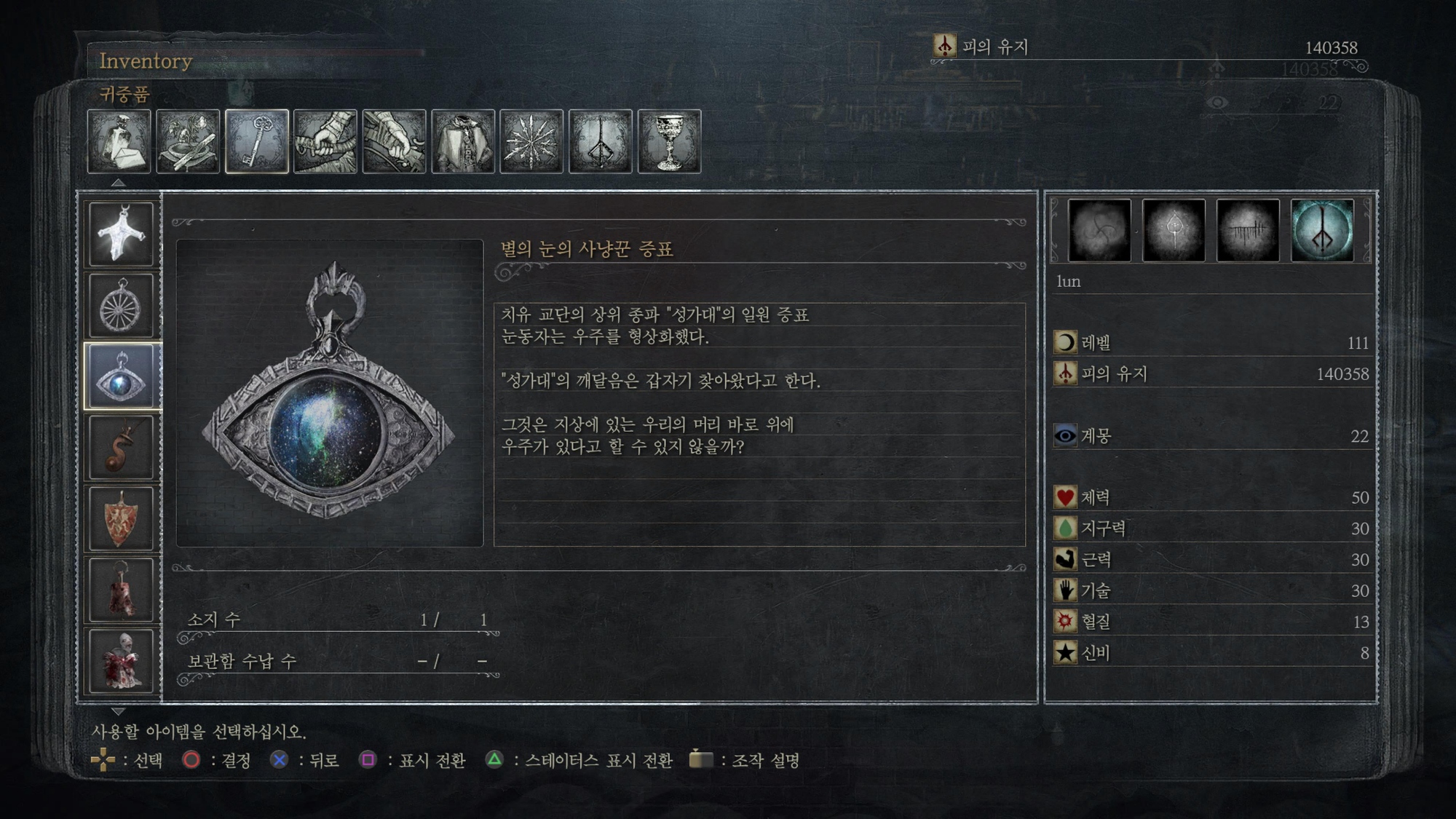Image resolution: width=1456 pixels, height=819 pixels.
Task: Open the materials category with flower icon
Action: tap(188, 141)
